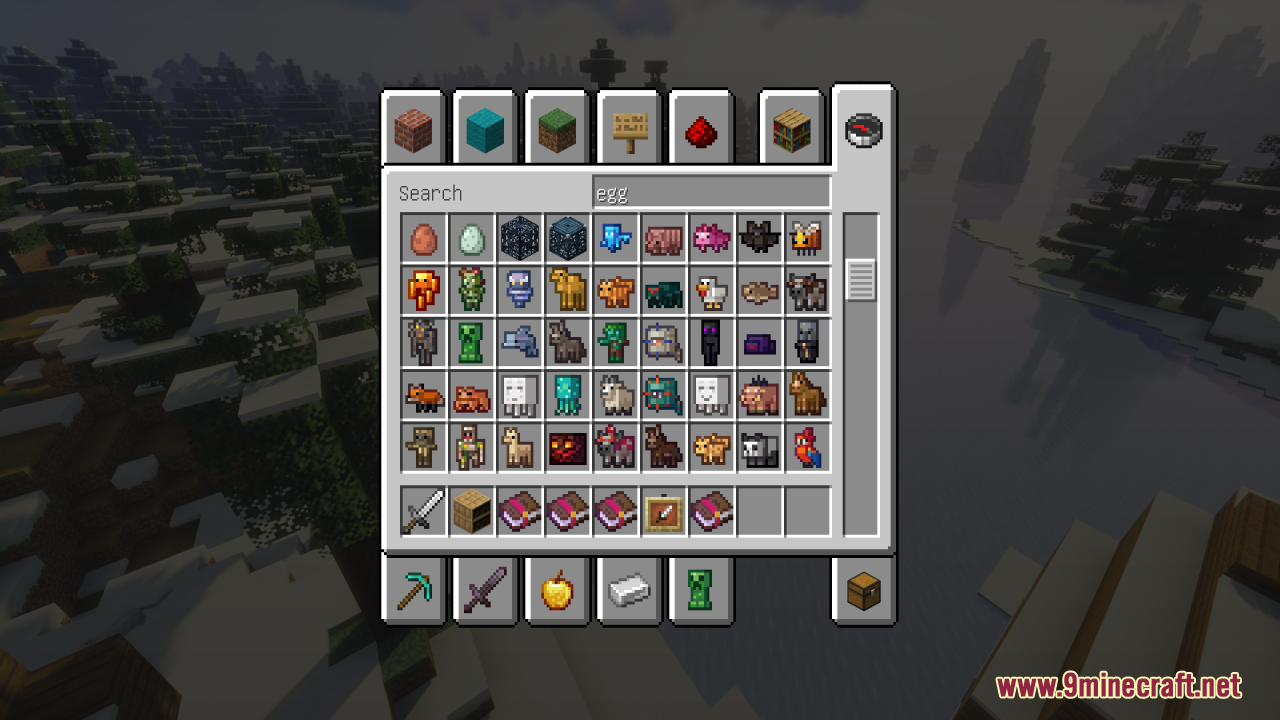Screen dimensions: 1280x720
Task: Pick the item frame in results
Action: tap(664, 512)
